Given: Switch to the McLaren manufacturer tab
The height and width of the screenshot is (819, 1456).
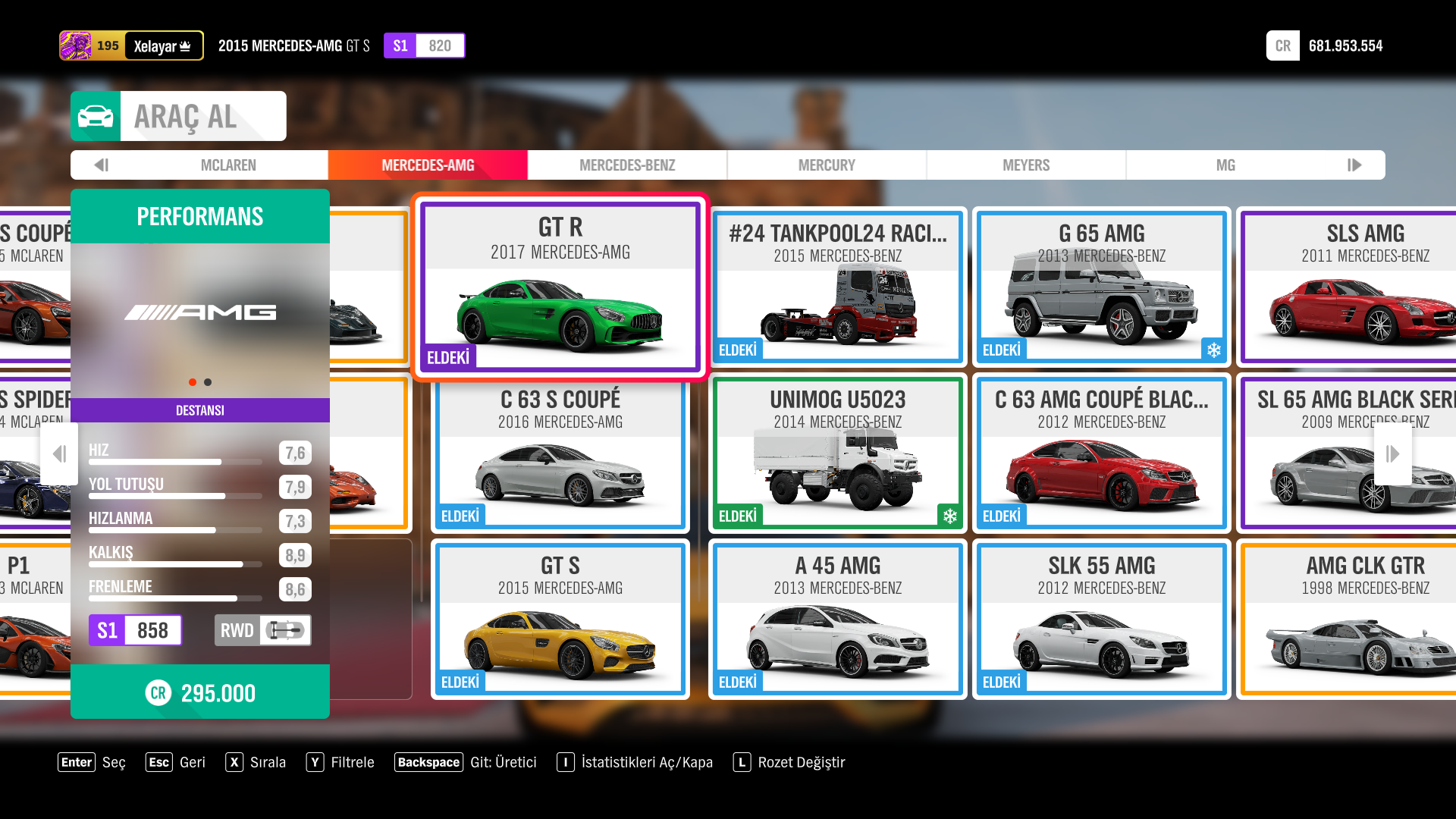Looking at the screenshot, I should point(228,165).
